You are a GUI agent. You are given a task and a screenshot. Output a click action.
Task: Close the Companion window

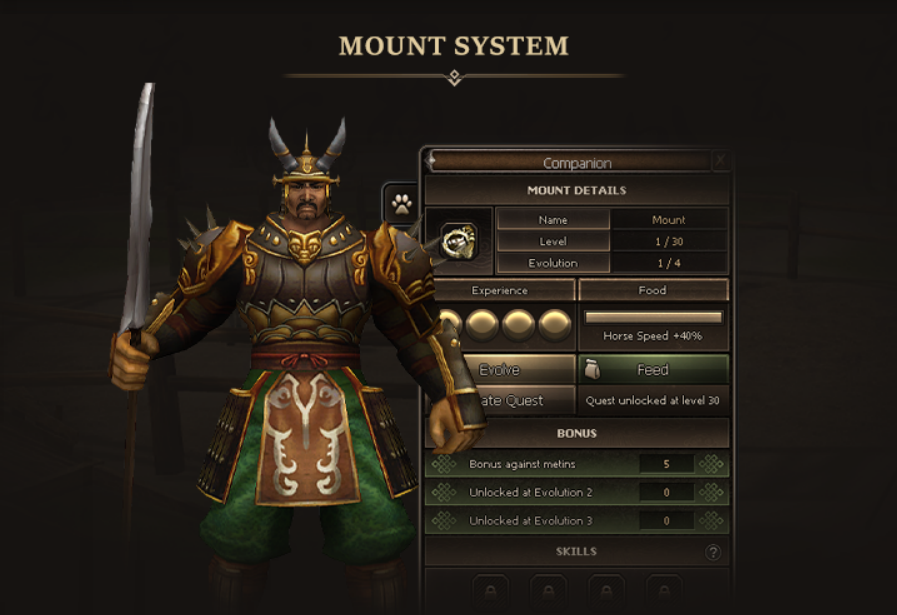point(720,161)
